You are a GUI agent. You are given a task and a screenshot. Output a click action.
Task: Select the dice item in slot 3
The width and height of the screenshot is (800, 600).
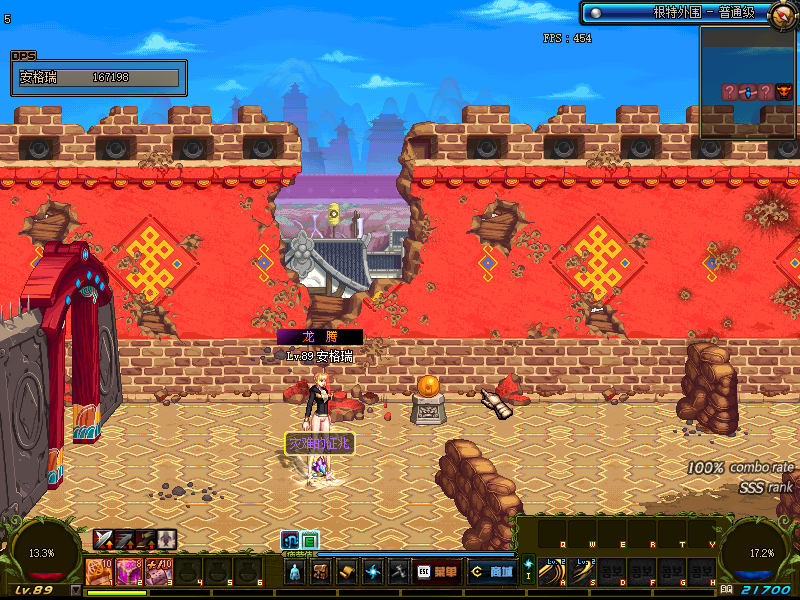157,572
